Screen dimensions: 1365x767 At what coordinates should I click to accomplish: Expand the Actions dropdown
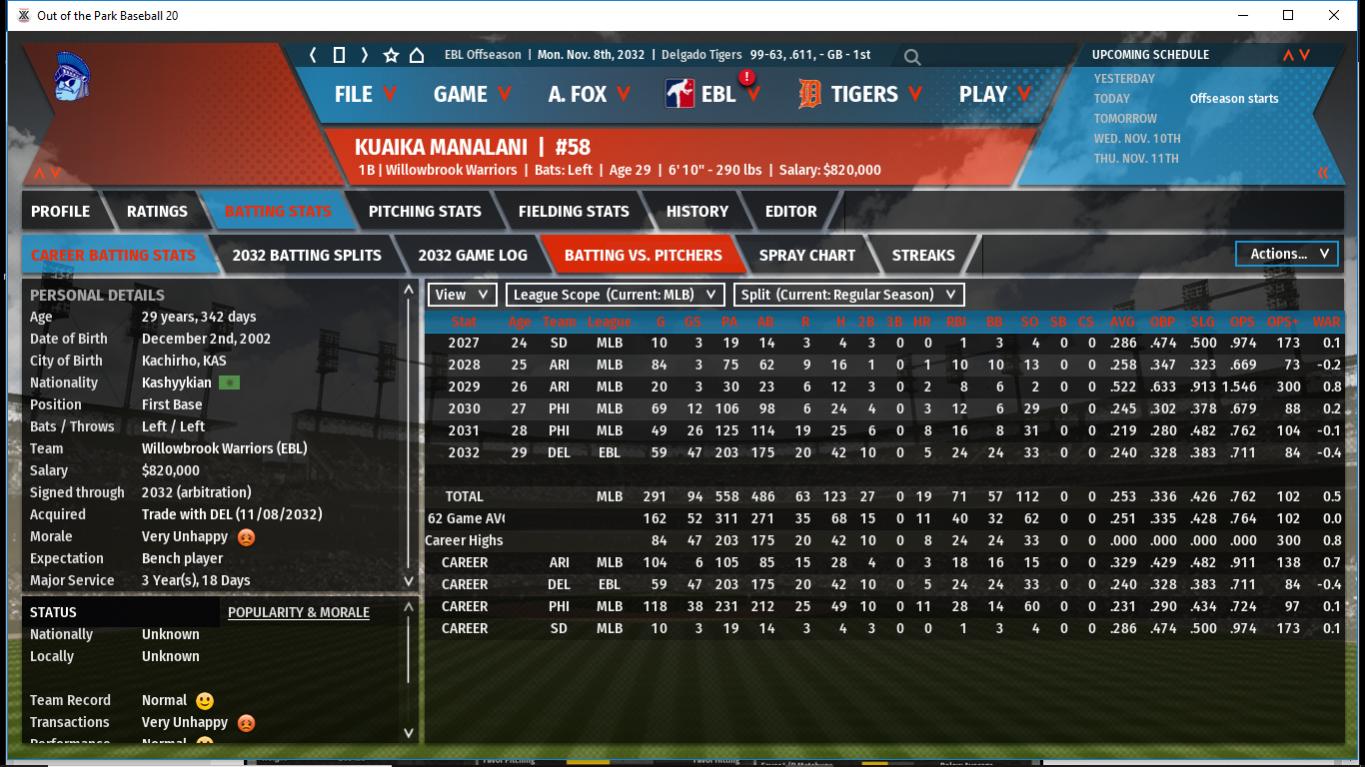pyautogui.click(x=1288, y=254)
